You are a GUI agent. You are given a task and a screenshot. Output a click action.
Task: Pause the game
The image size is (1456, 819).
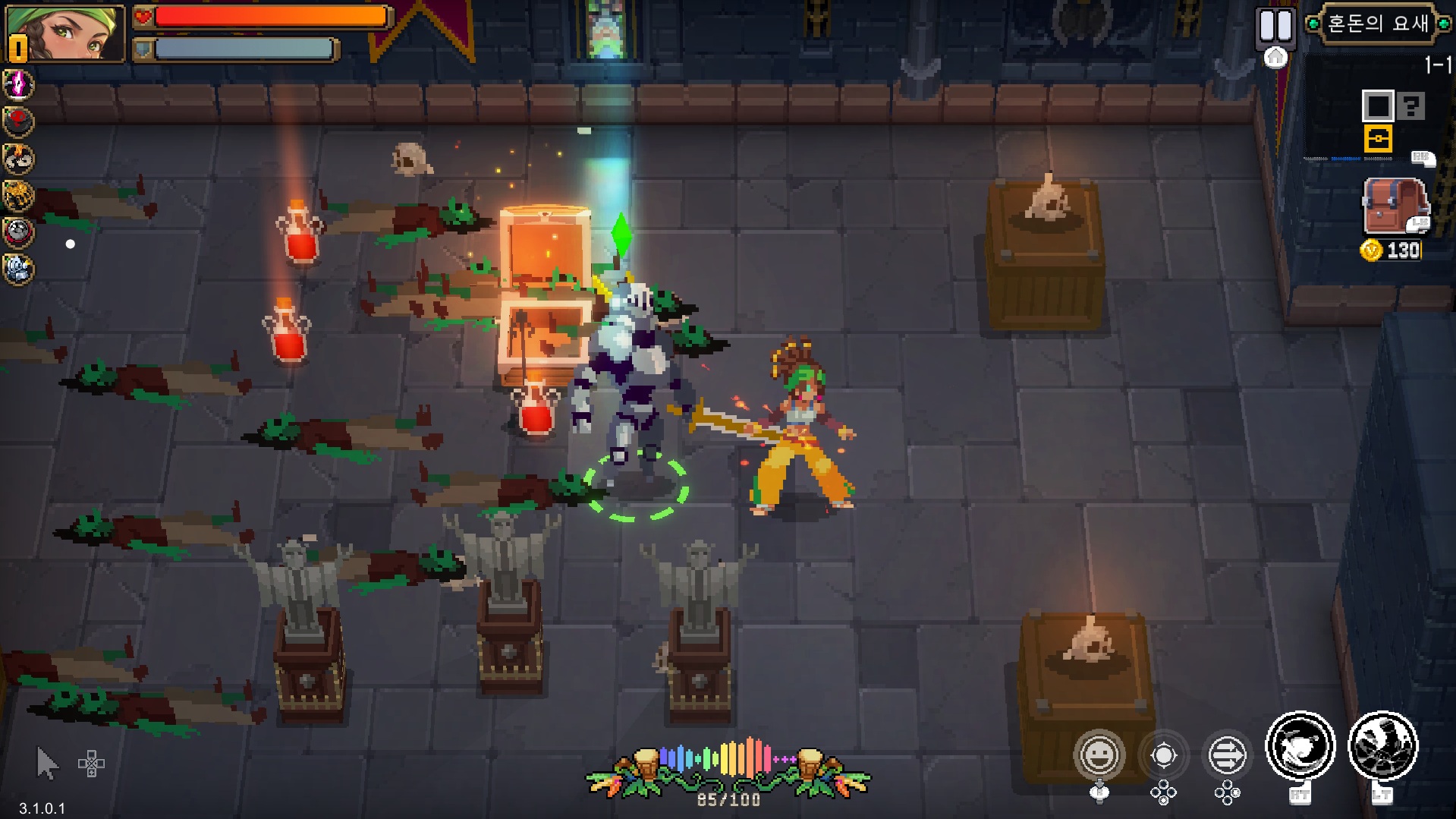click(x=1275, y=26)
